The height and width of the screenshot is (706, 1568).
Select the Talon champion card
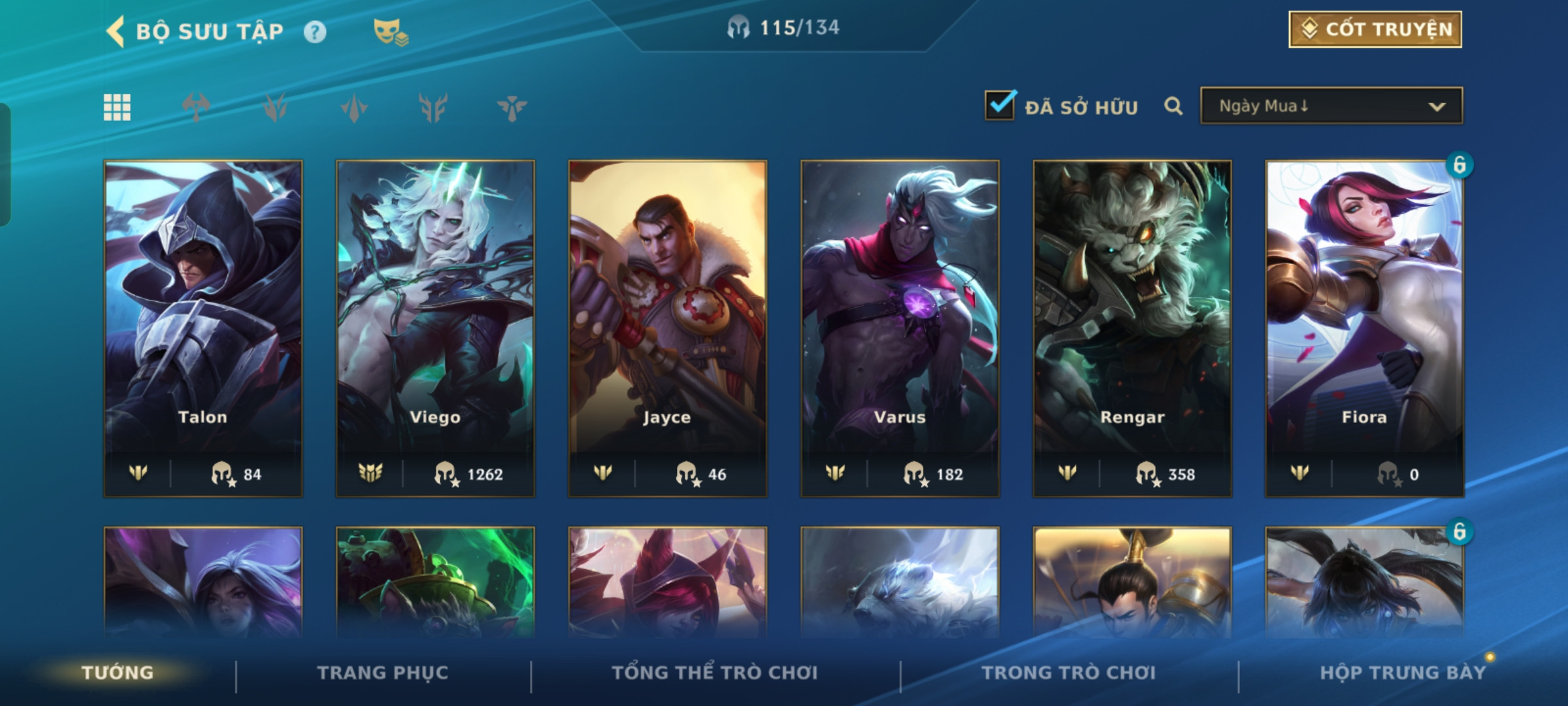click(x=203, y=328)
